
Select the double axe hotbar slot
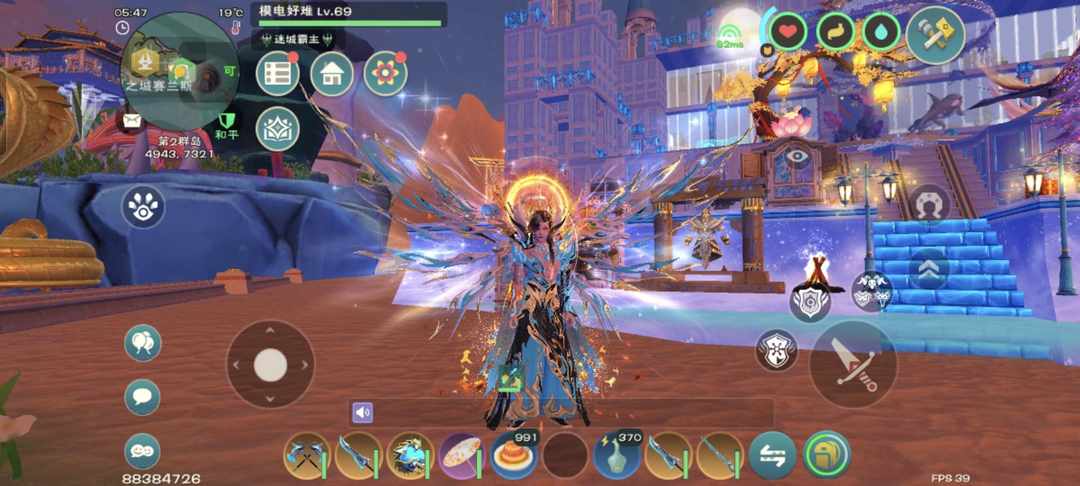click(x=306, y=456)
